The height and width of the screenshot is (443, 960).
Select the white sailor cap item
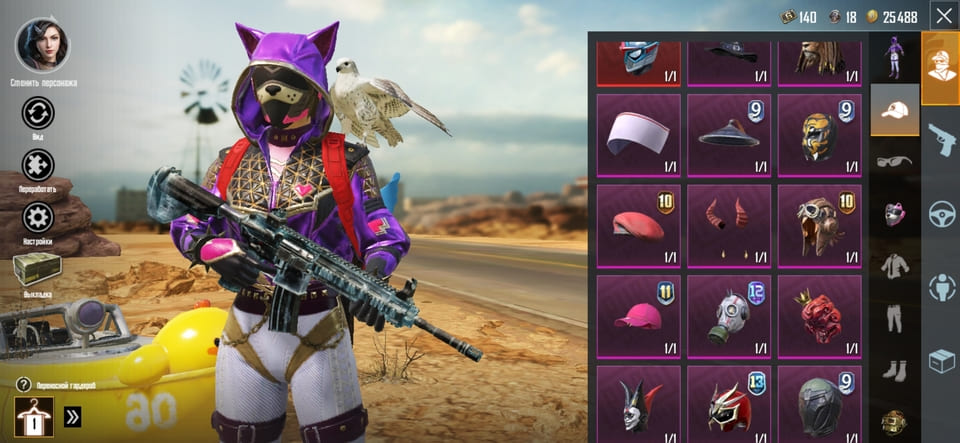pyautogui.click(x=638, y=135)
